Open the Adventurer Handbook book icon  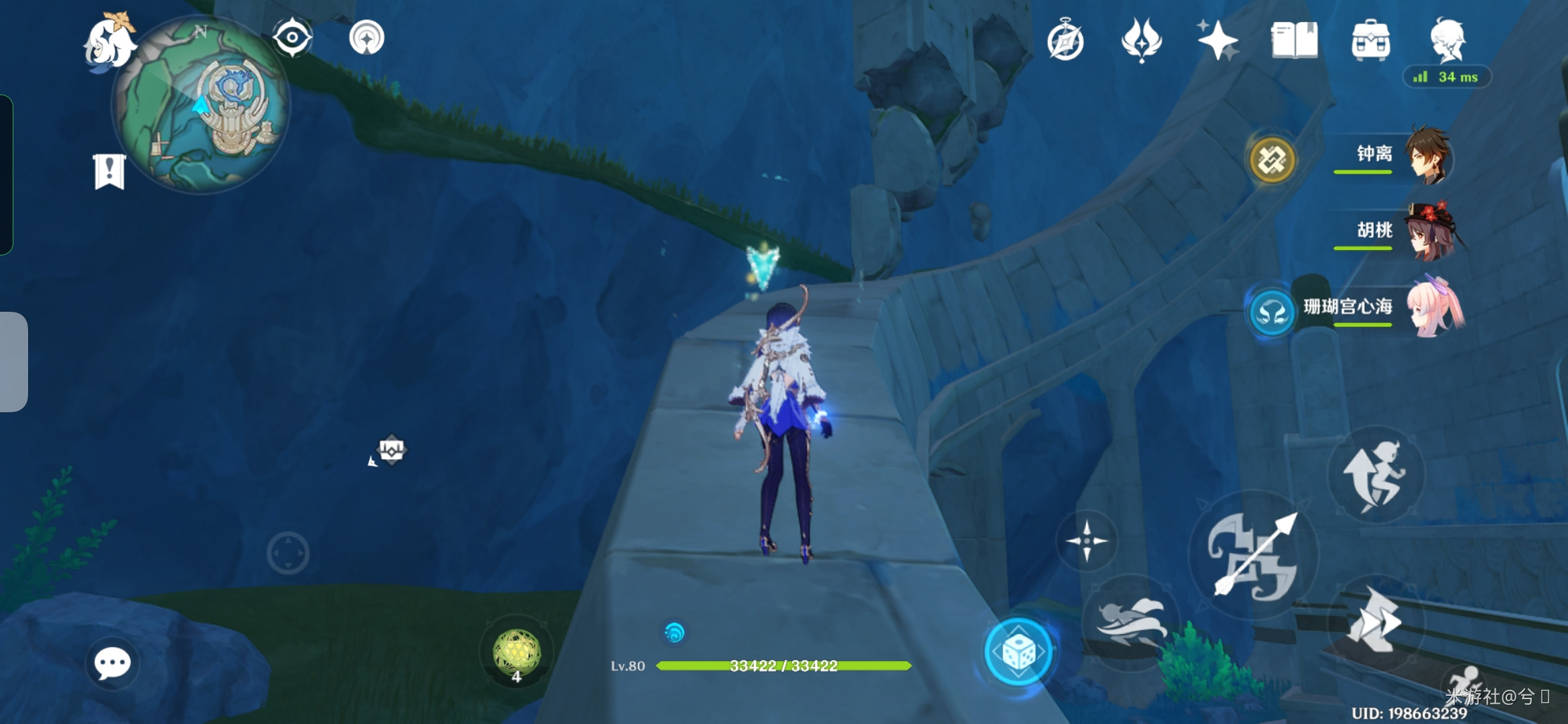click(1294, 40)
